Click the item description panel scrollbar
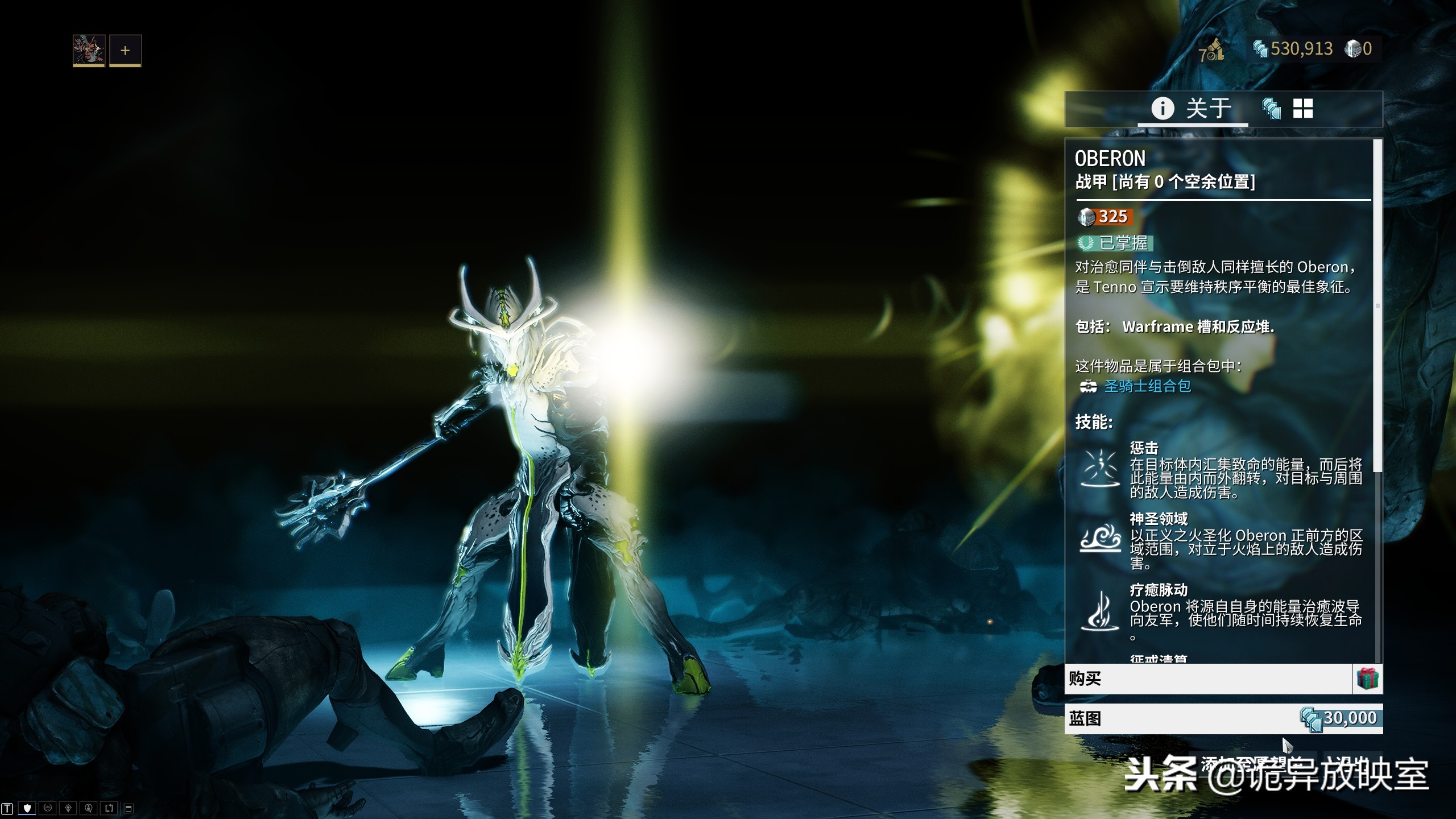Image resolution: width=1456 pixels, height=819 pixels. 1378,307
